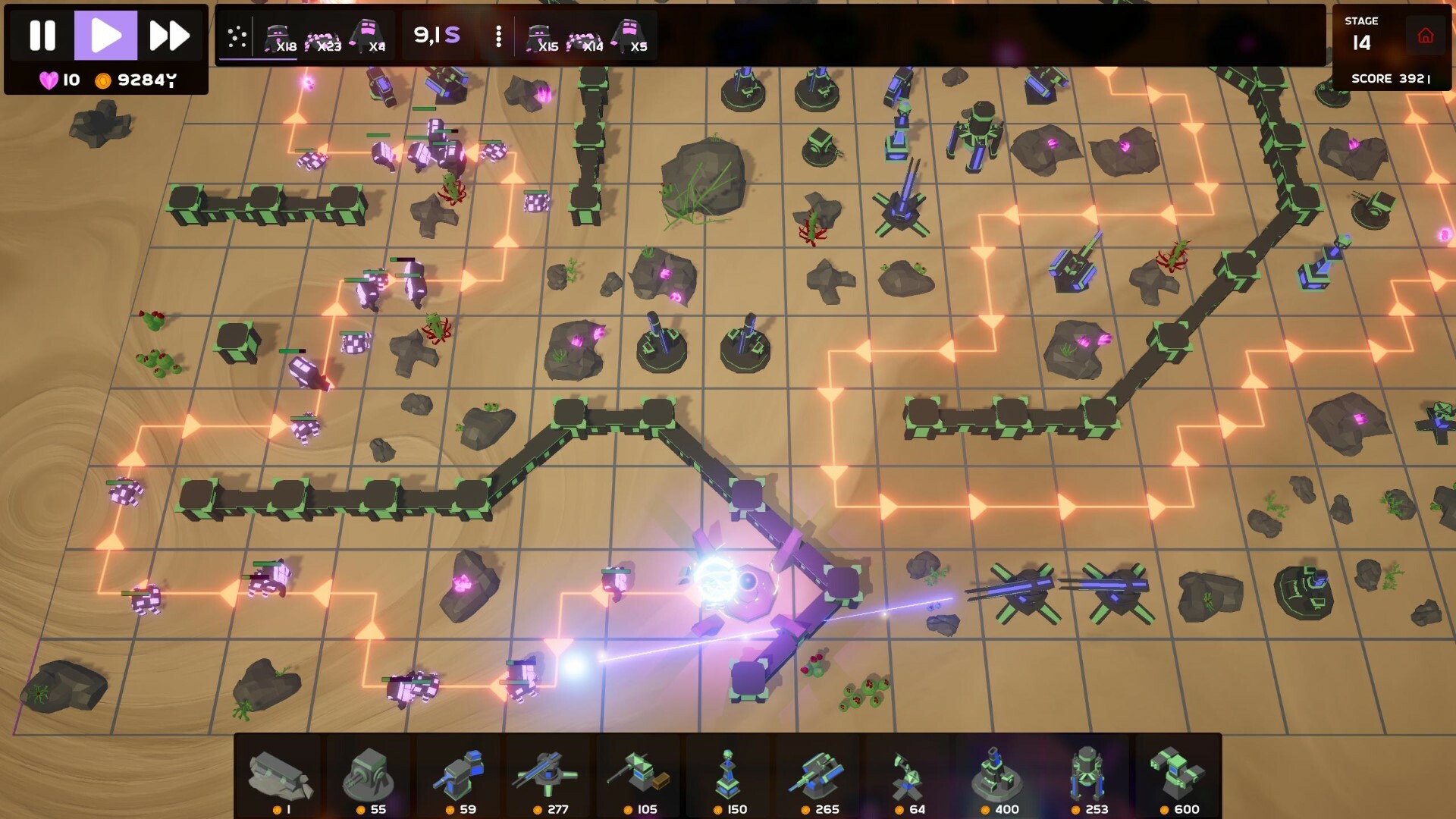Enable fast forward speed
The height and width of the screenshot is (819, 1456).
168,33
